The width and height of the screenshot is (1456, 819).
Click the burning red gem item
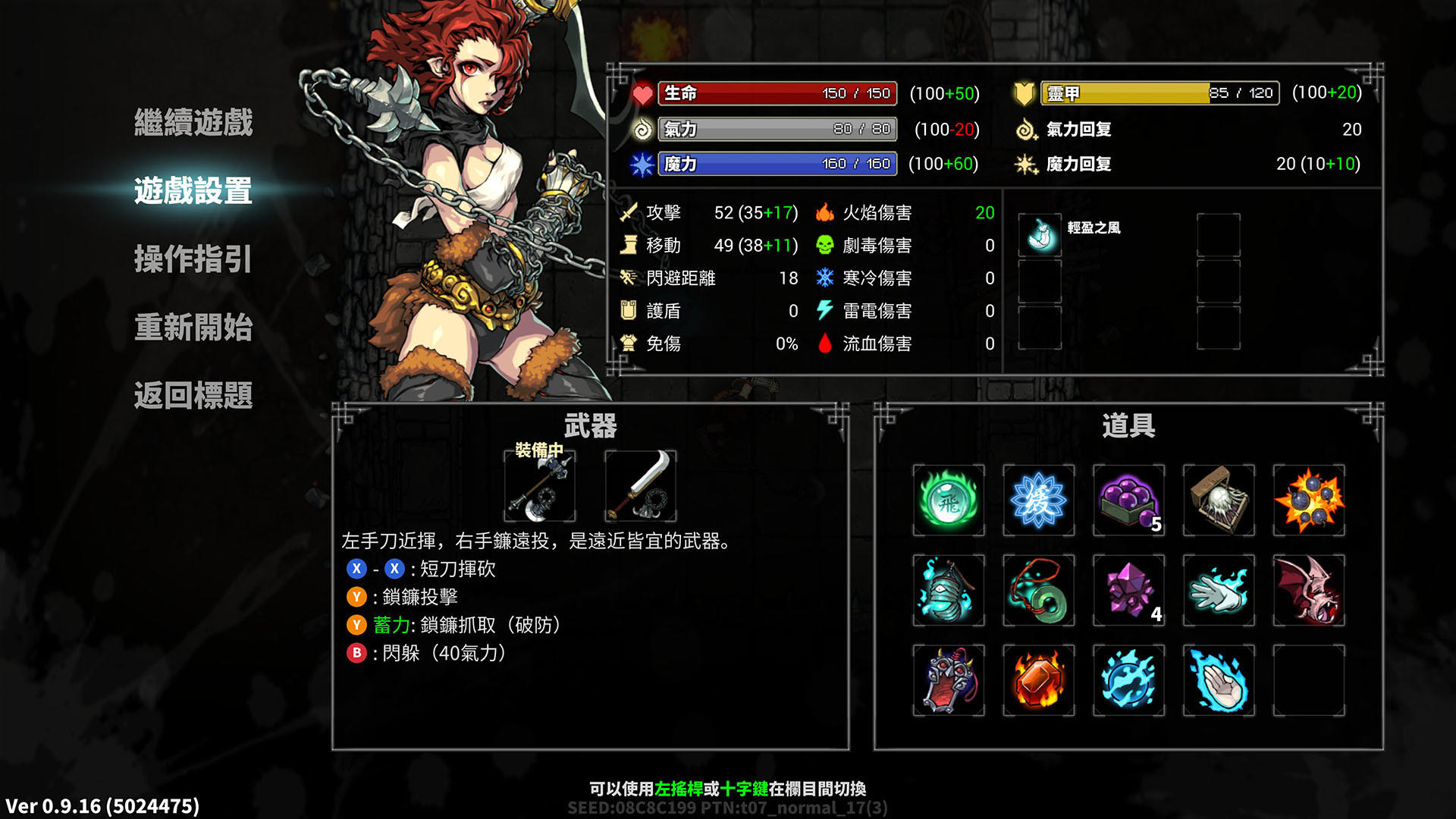pyautogui.click(x=1039, y=681)
